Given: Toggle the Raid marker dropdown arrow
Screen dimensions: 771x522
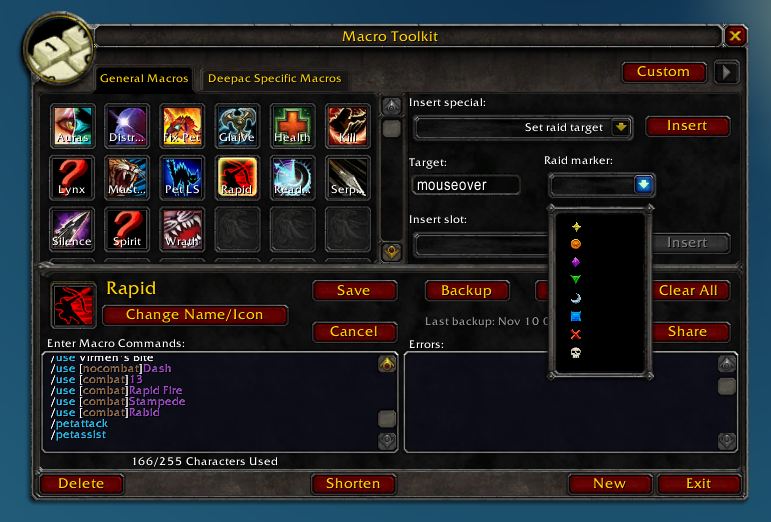Looking at the screenshot, I should click(x=643, y=184).
